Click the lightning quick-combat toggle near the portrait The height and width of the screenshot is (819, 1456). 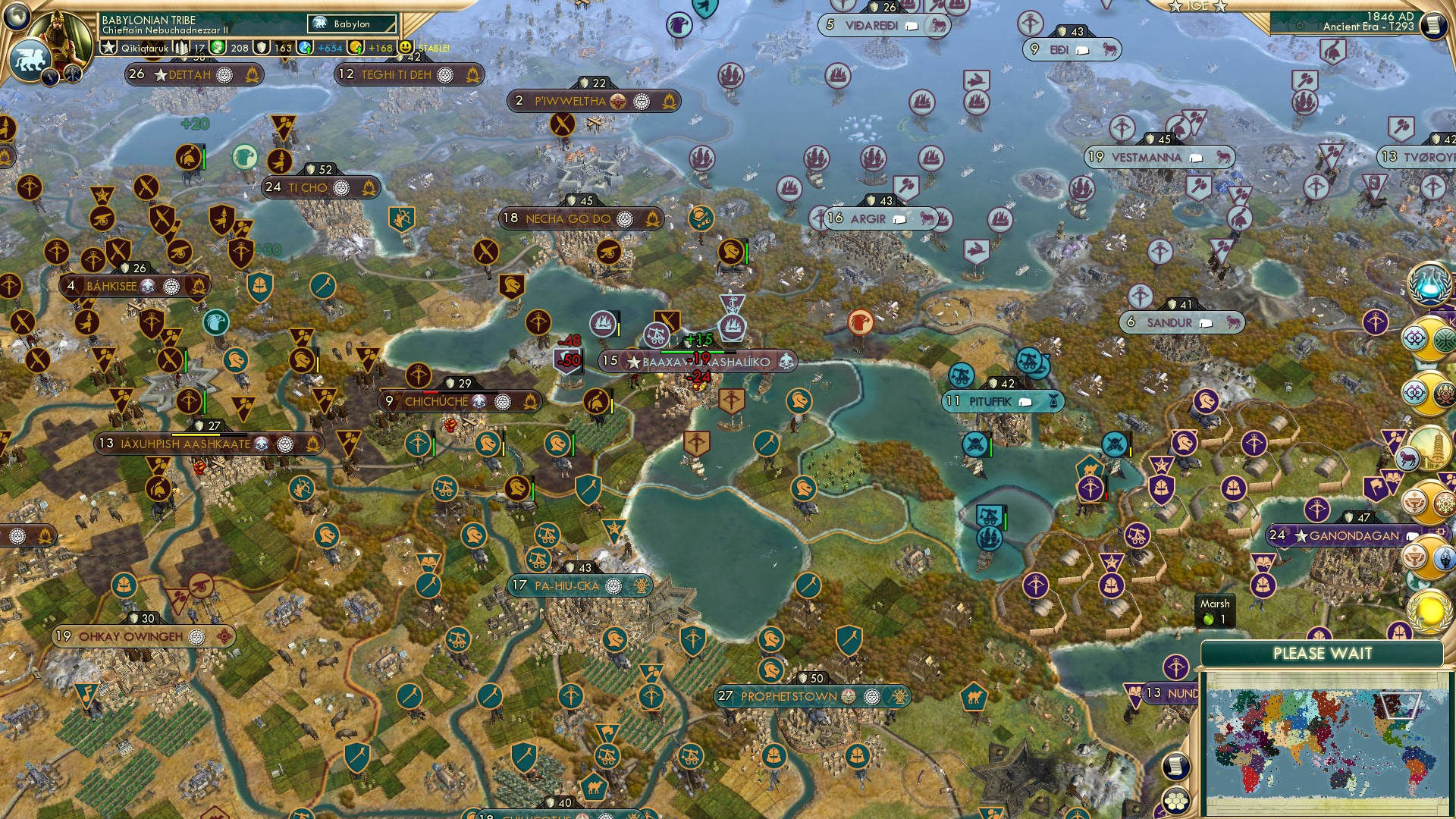(x=51, y=76)
